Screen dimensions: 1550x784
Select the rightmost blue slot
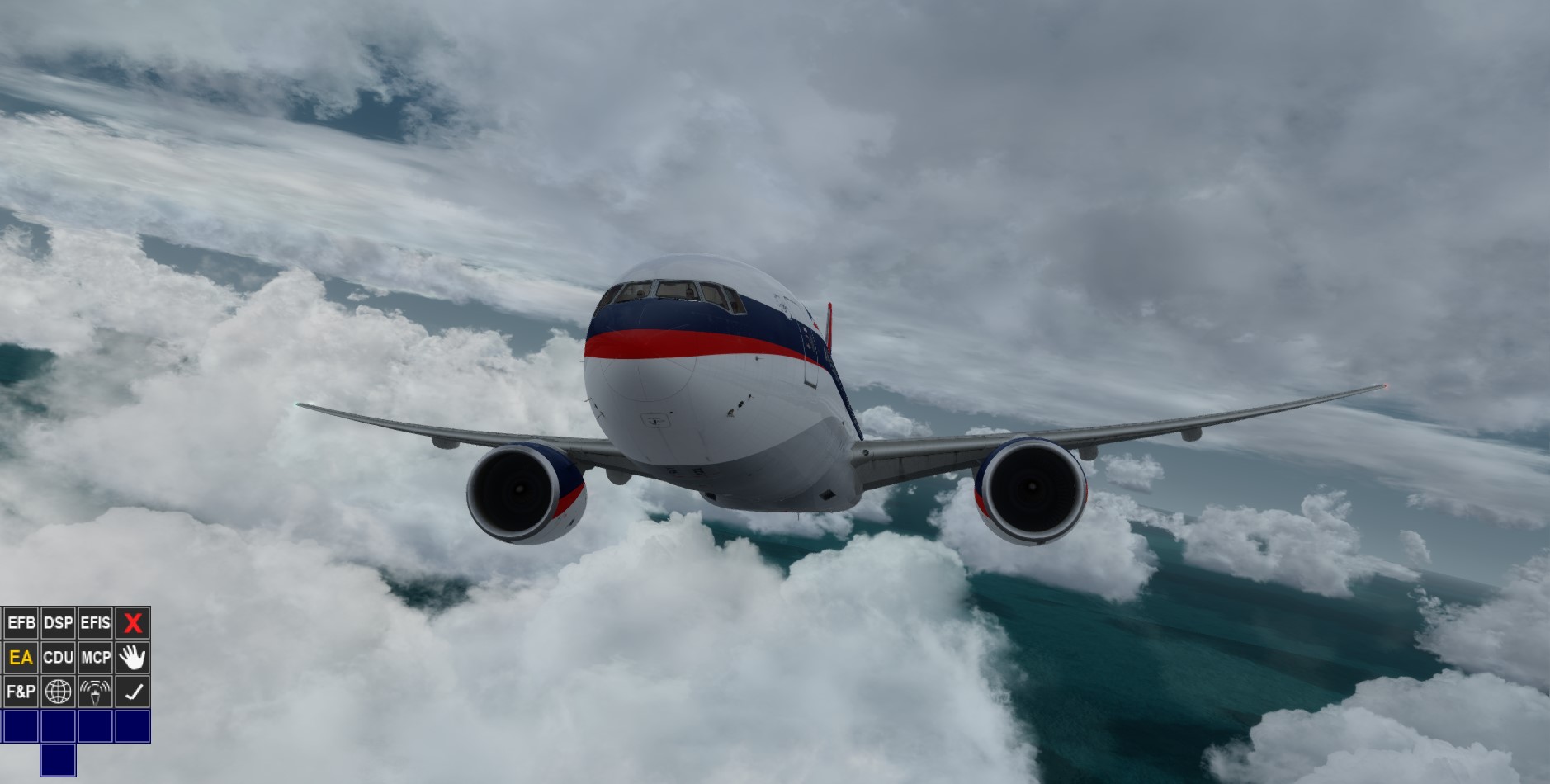point(132,725)
